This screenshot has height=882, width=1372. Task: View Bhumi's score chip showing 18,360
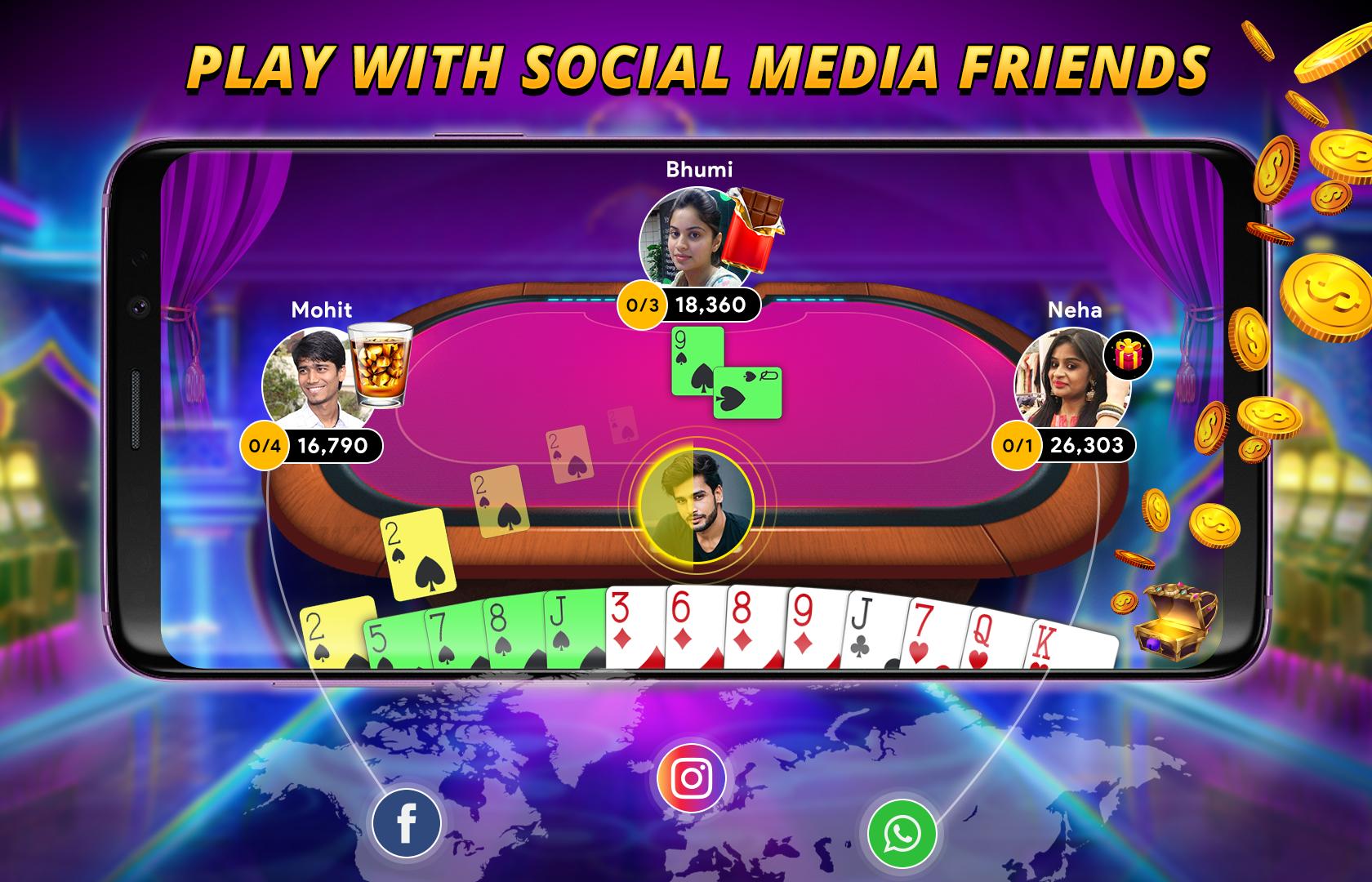click(x=712, y=305)
